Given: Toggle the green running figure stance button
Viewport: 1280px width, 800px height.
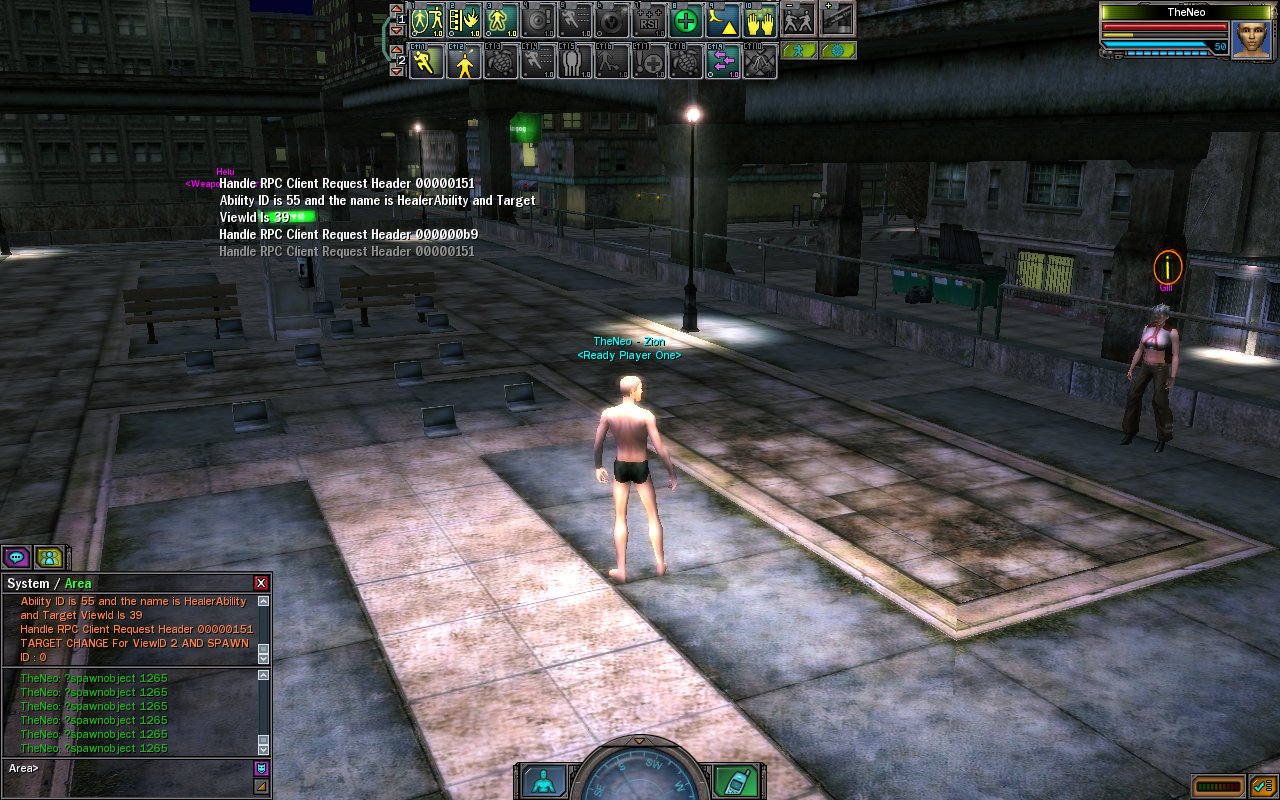Looking at the screenshot, I should coord(799,50).
